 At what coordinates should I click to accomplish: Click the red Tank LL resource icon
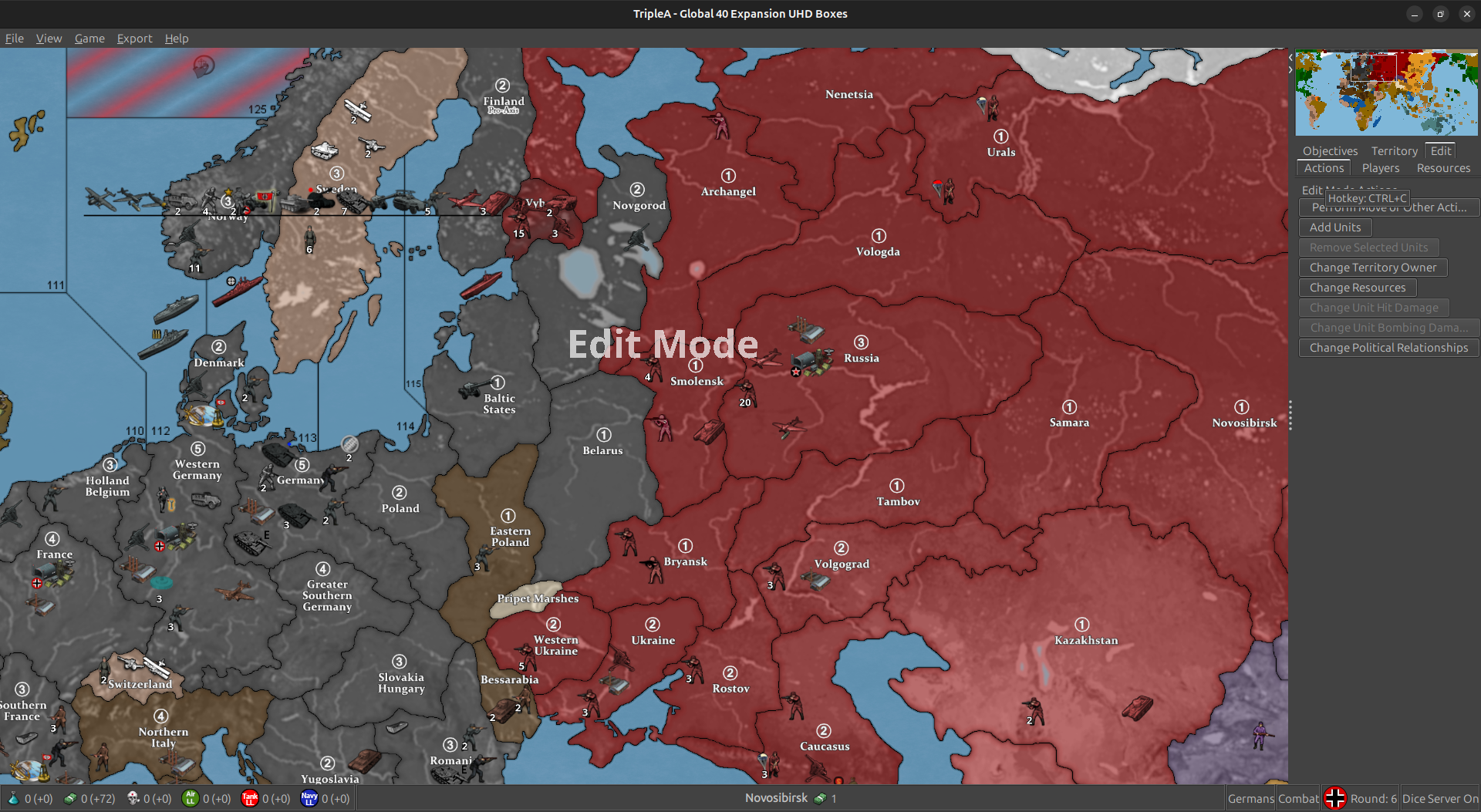point(250,798)
